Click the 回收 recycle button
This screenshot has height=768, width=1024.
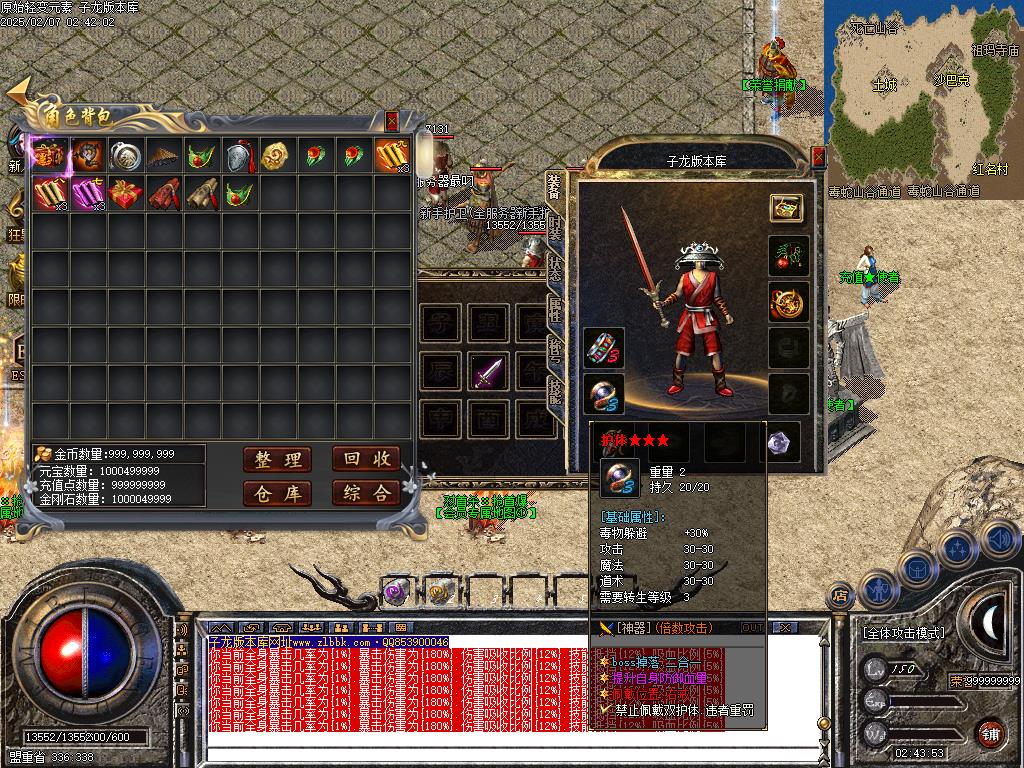366,459
